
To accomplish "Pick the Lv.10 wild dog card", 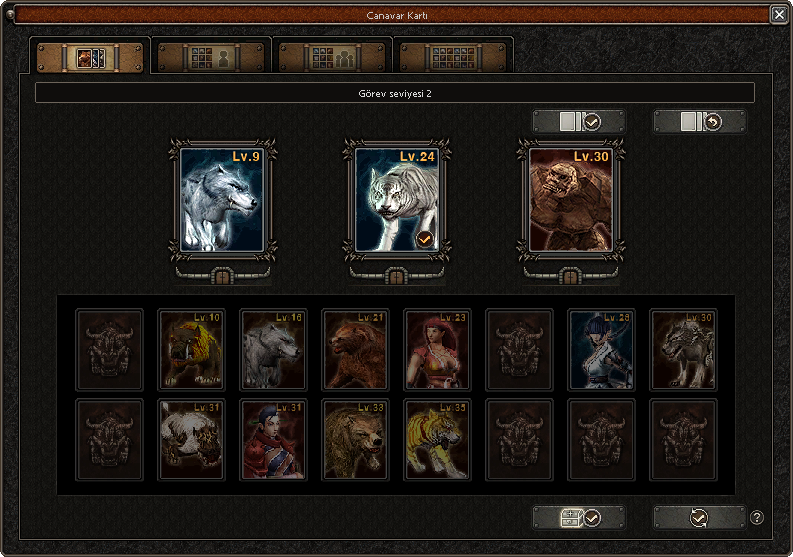I will (192, 348).
